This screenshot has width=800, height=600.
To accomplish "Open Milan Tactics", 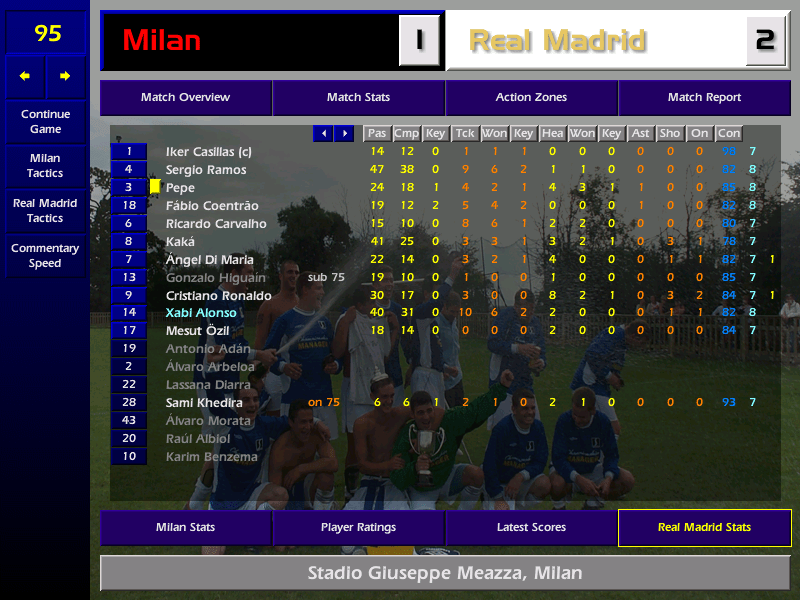I will coord(45,165).
